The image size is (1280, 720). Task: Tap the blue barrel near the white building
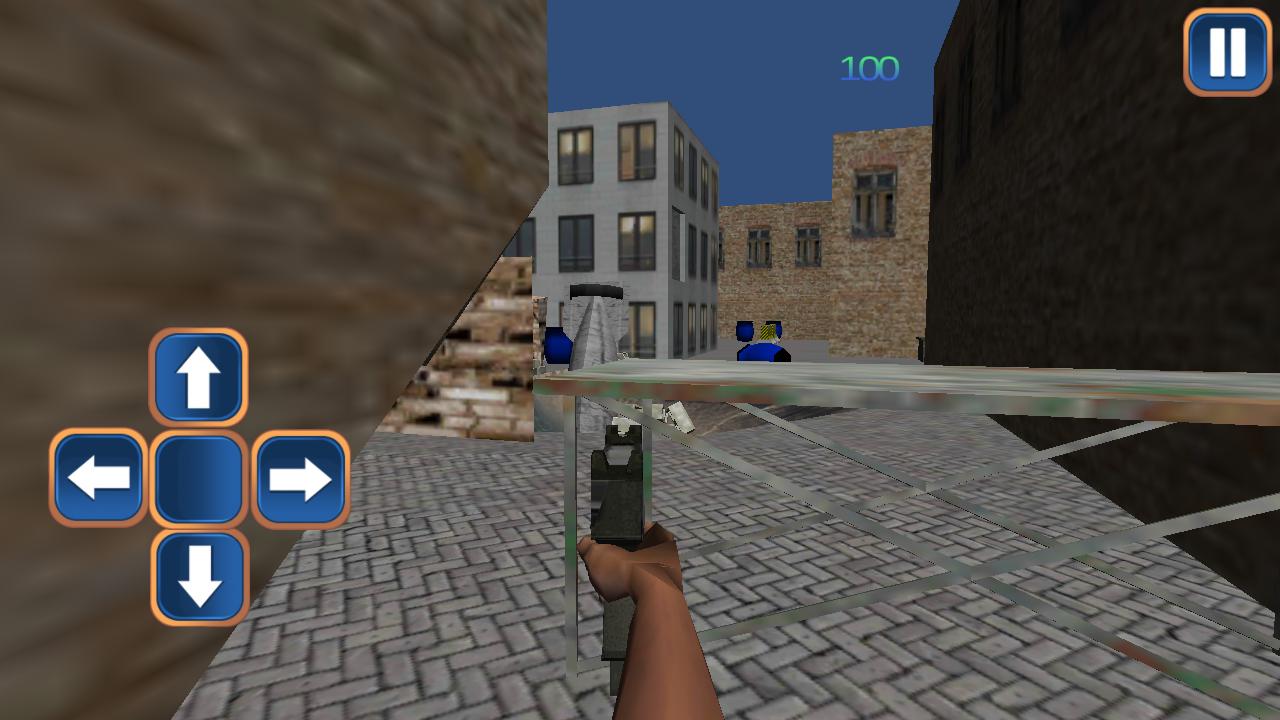(557, 345)
